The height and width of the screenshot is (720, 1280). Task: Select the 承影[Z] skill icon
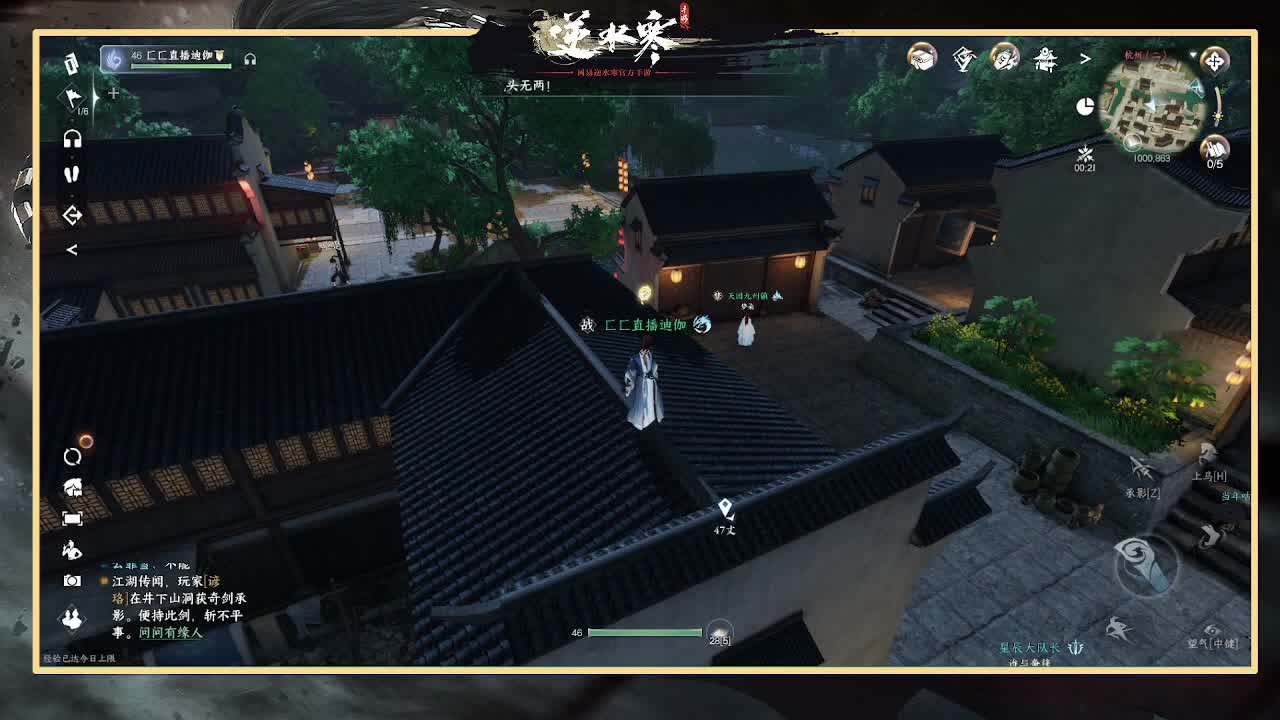(x=1140, y=469)
